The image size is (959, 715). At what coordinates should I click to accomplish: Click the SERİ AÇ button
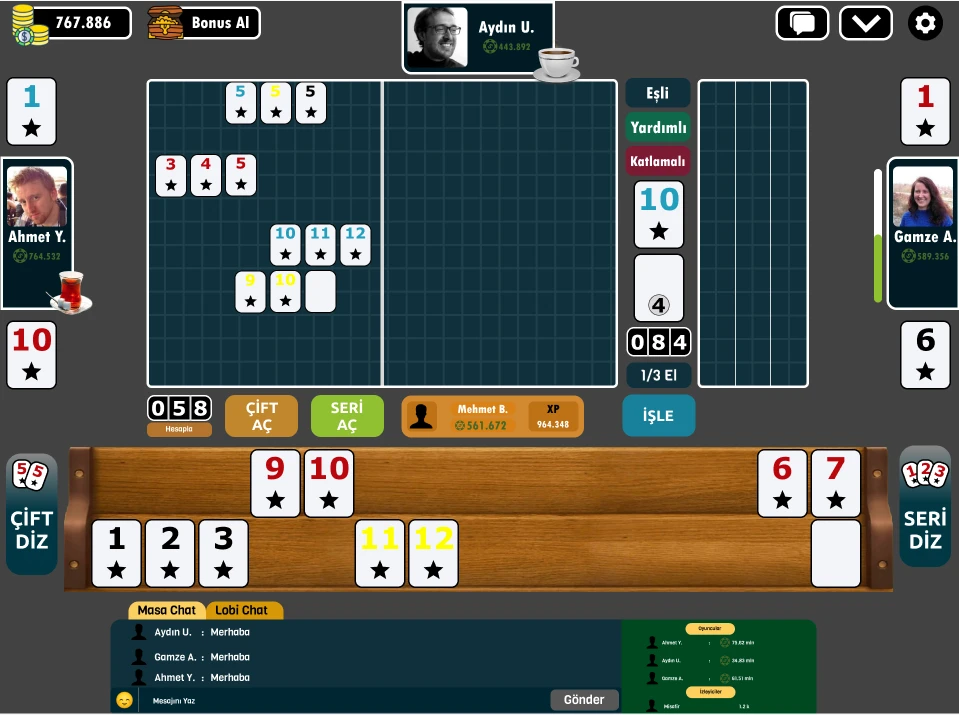click(x=347, y=416)
